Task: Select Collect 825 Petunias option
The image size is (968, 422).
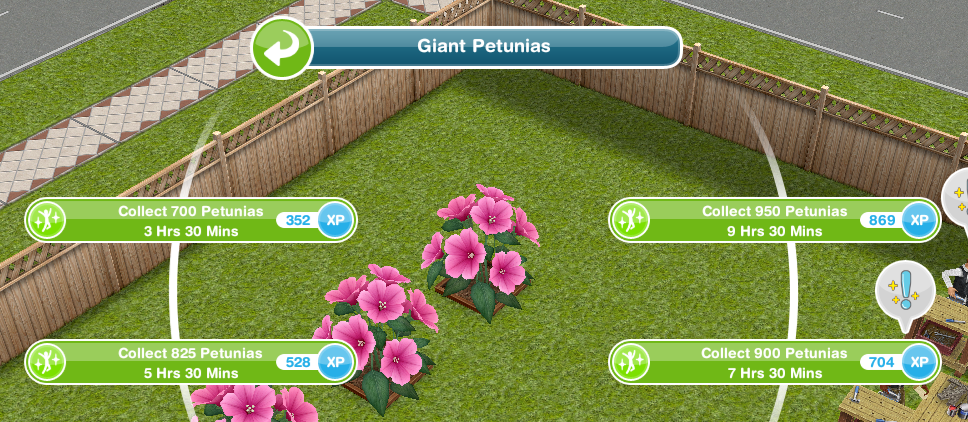Action: tap(190, 362)
